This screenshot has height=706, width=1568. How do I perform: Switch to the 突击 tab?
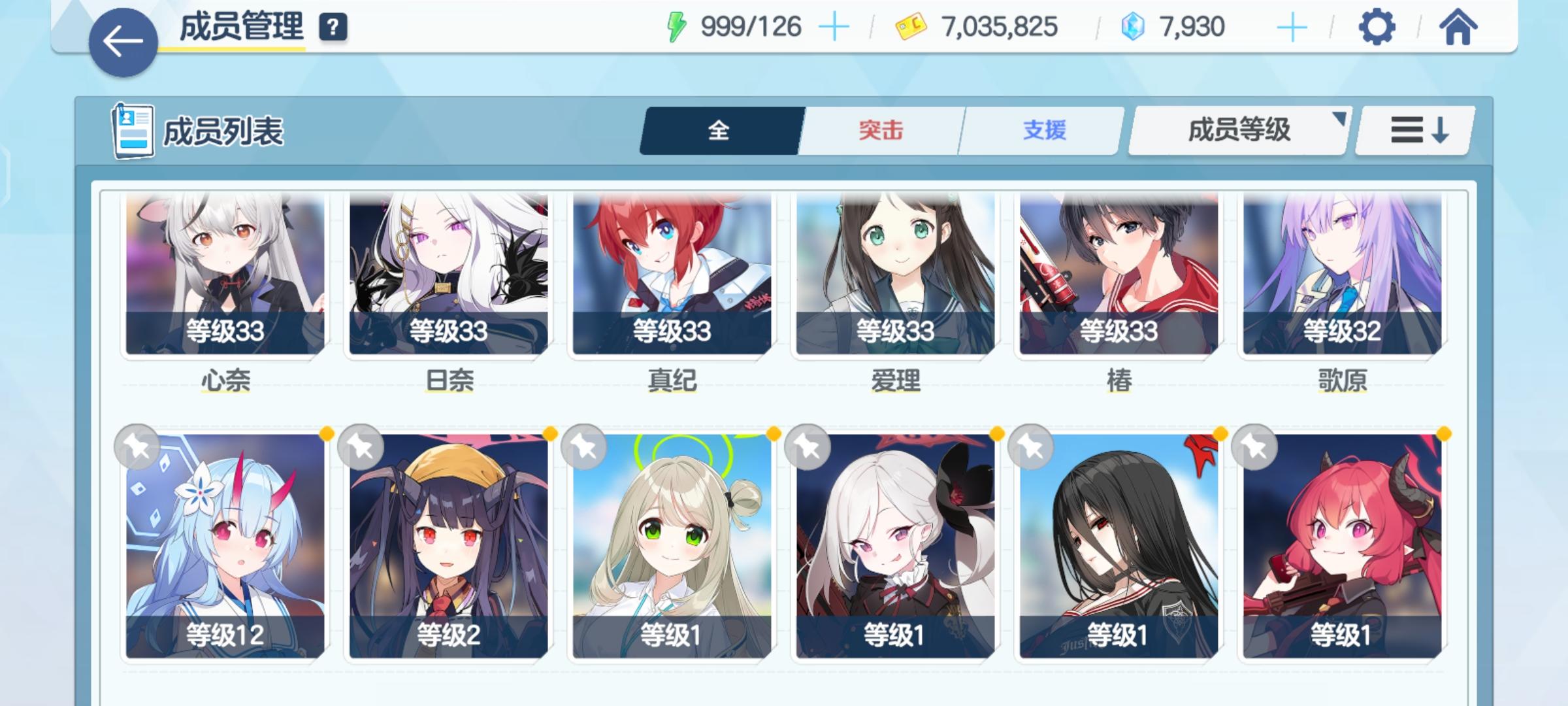click(879, 131)
